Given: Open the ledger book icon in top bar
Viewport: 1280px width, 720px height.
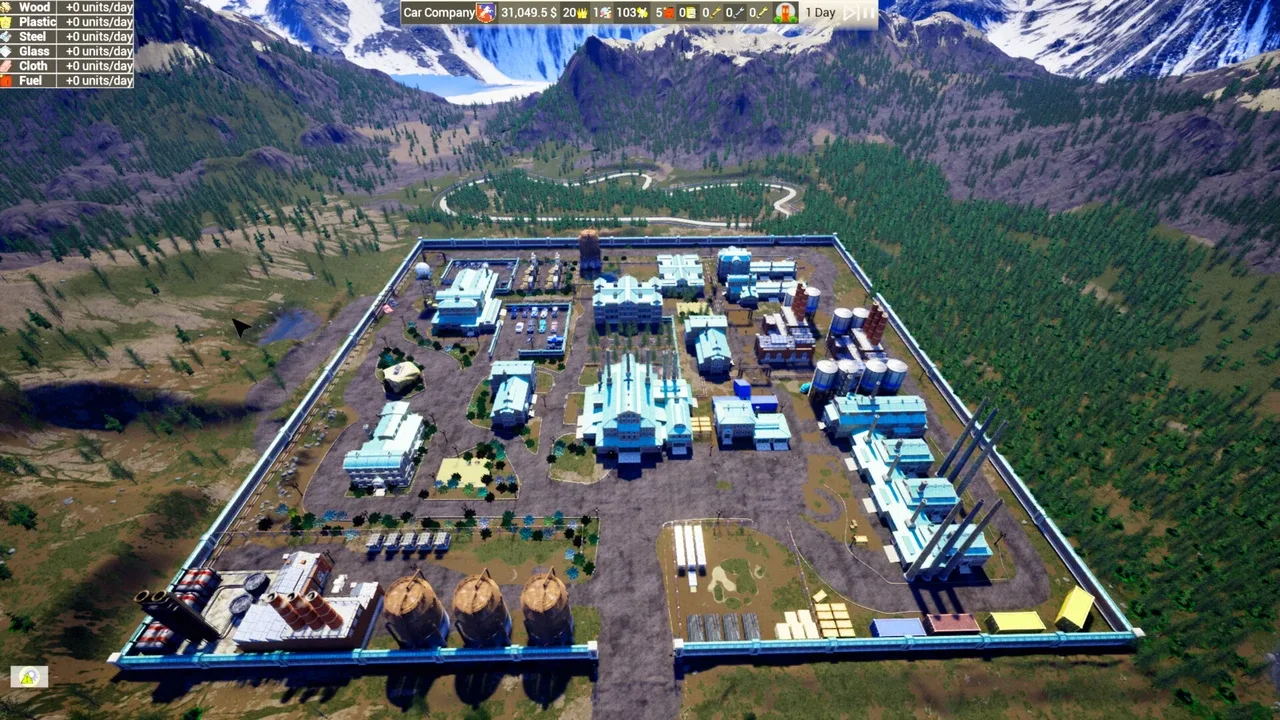Looking at the screenshot, I should (x=690, y=12).
